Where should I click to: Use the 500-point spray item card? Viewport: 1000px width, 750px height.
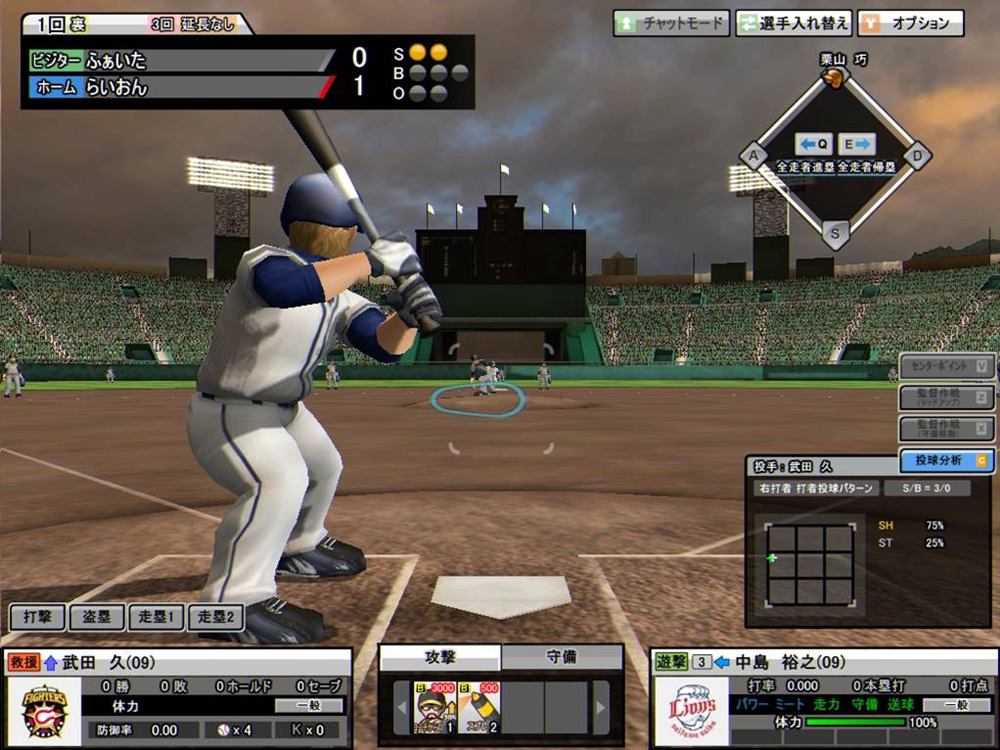pyautogui.click(x=478, y=707)
